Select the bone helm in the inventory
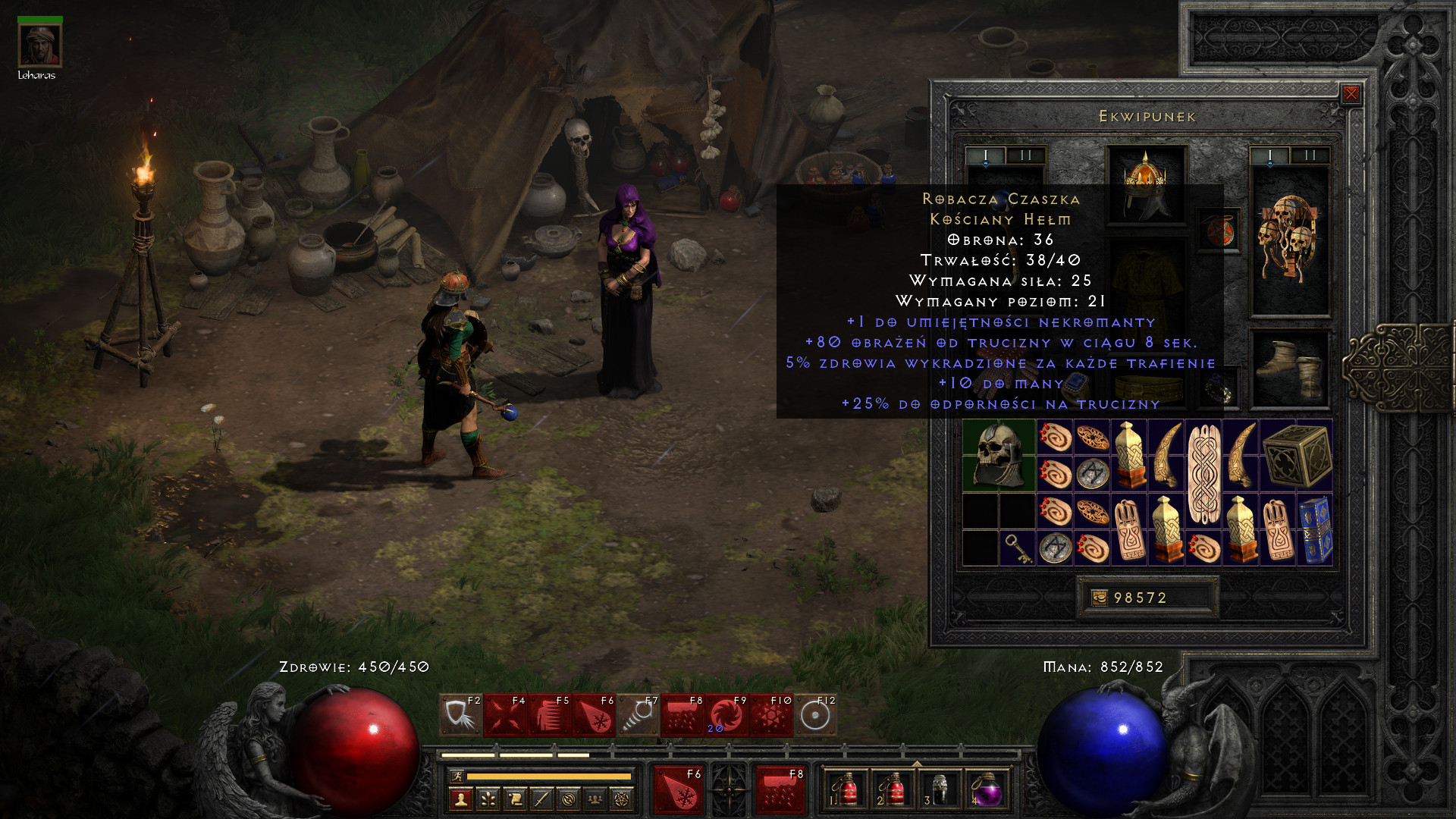This screenshot has height=819, width=1456. pyautogui.click(x=999, y=455)
